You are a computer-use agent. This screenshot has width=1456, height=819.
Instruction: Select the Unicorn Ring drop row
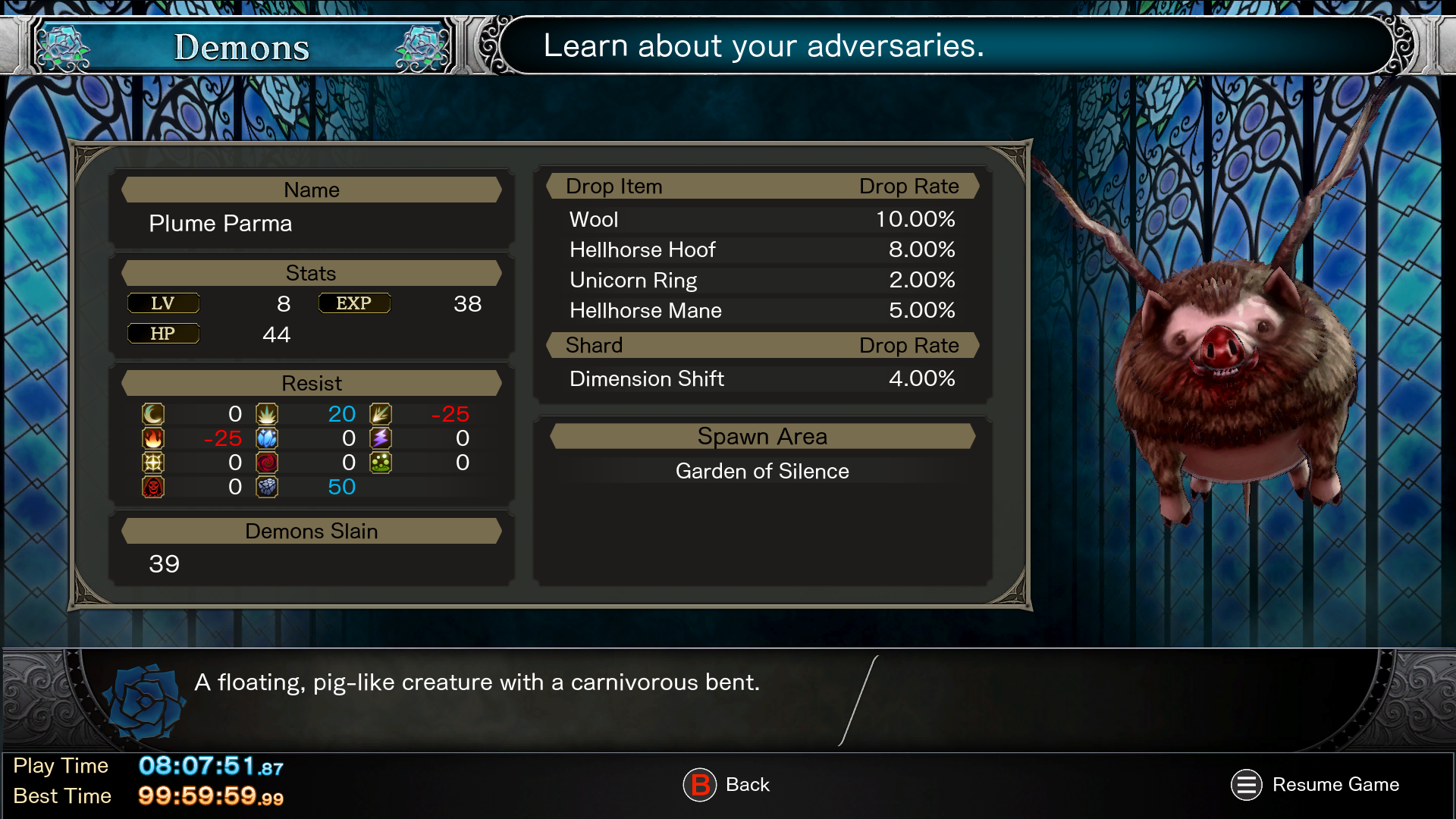pos(761,280)
